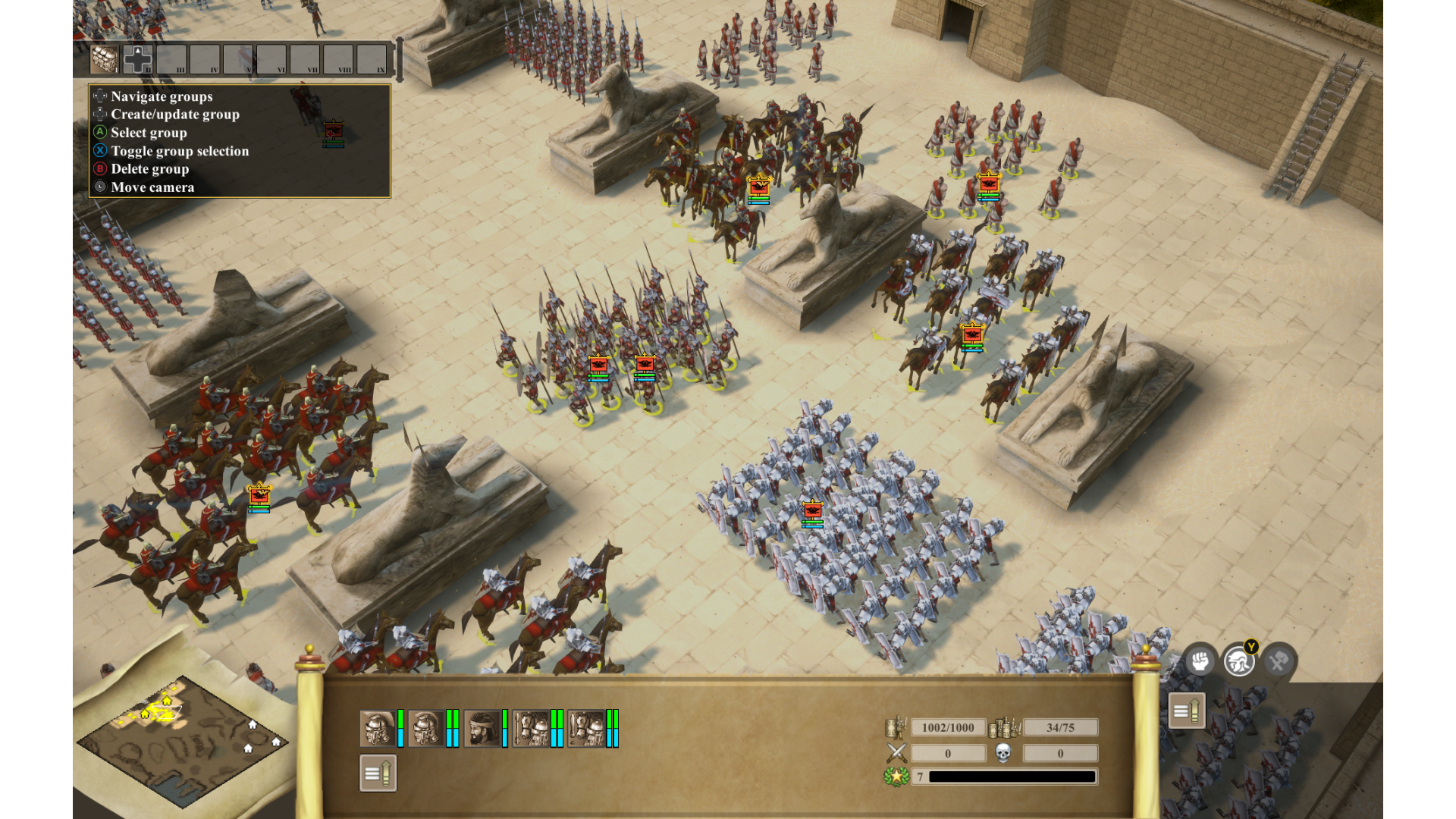Open the Roman helmet units tab
Screen dimensions: 1456x819
1239,661
